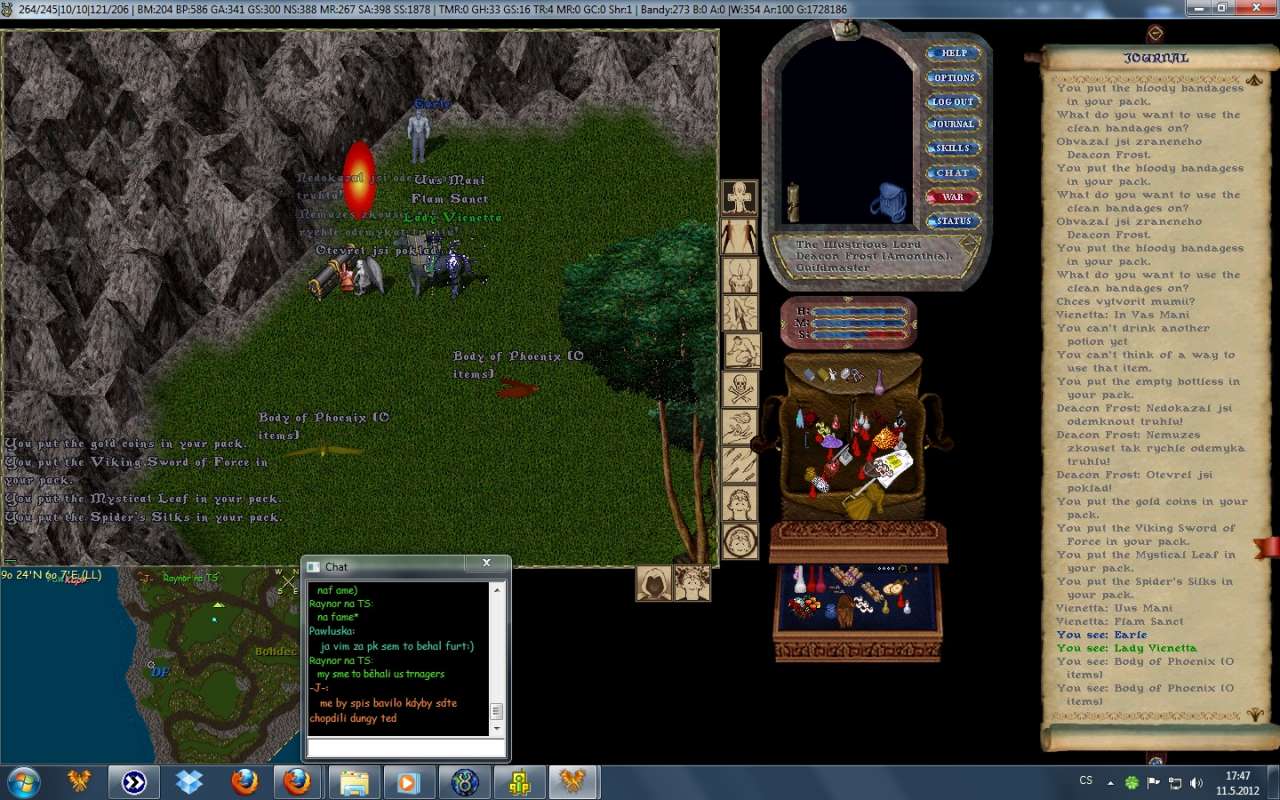
Task: Pick the purple potion in the backpack flap
Action: click(878, 381)
